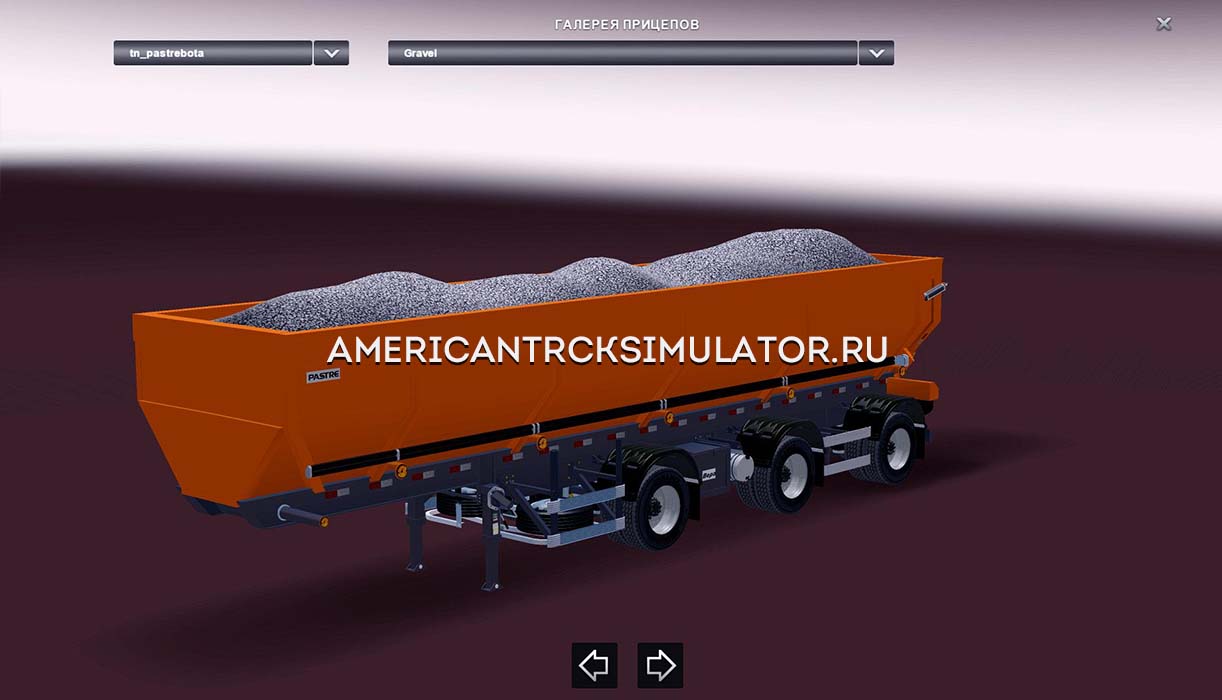Click the arrow beside tn_pastrebota
The width and height of the screenshot is (1222, 700).
[331, 53]
